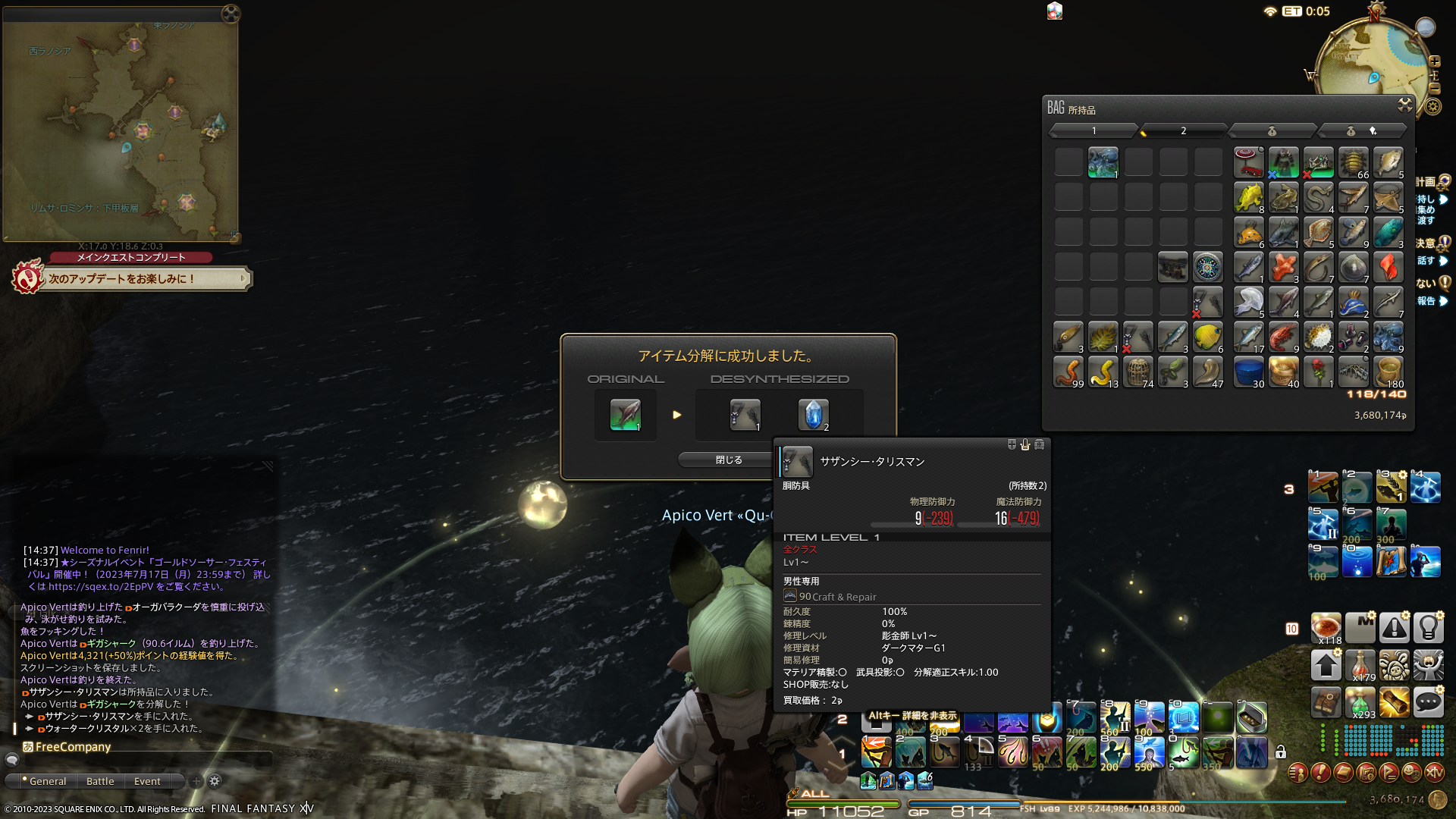Open the main scenario quest guide banner
1456x819 pixels.
pos(144,279)
